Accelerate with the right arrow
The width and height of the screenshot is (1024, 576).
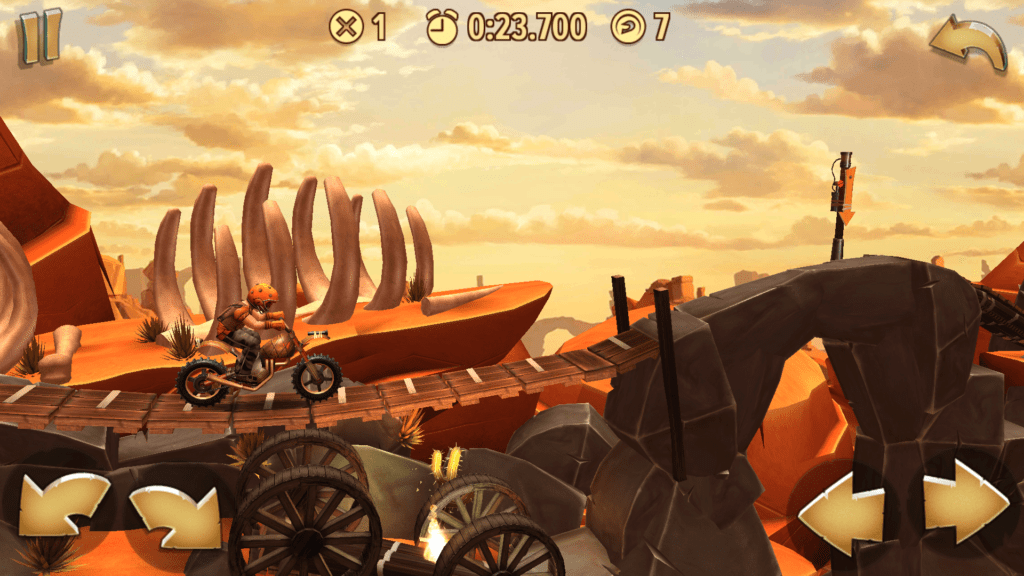tap(963, 502)
